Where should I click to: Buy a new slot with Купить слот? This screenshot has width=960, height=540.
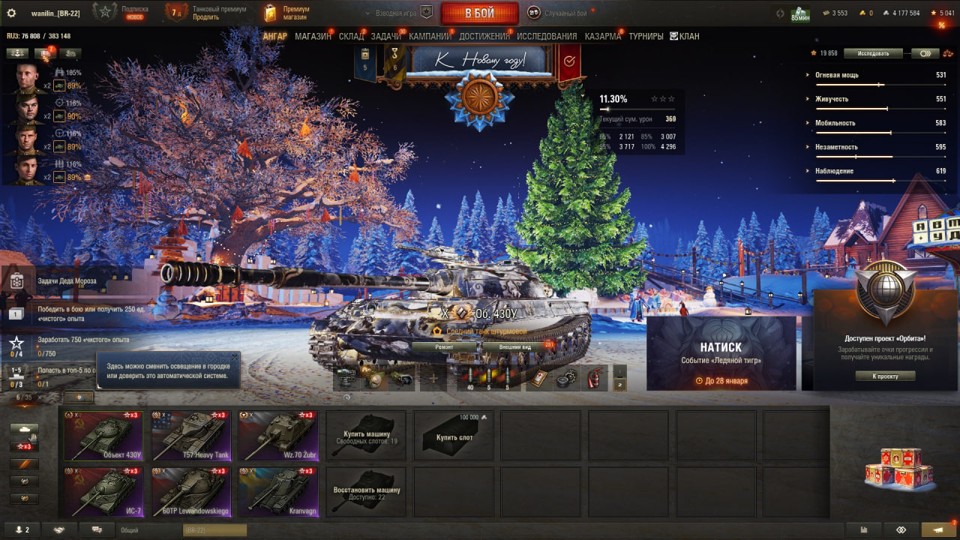point(454,435)
